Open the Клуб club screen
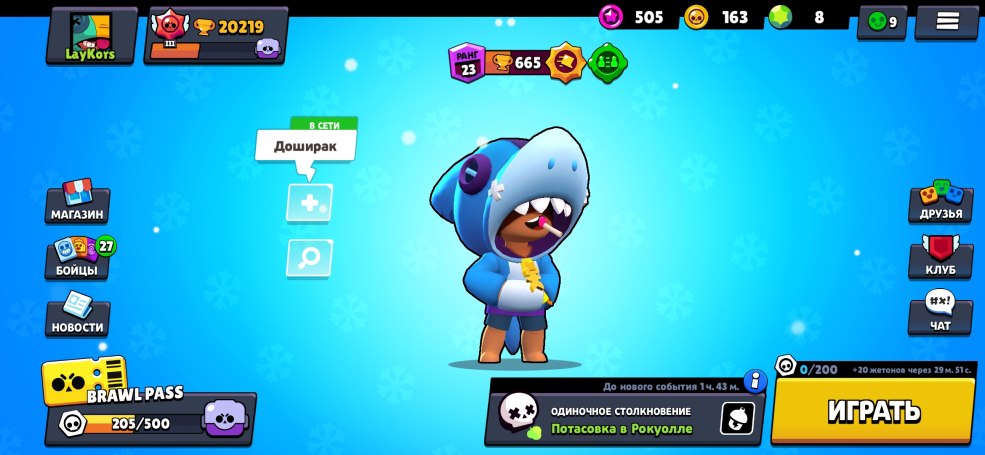 click(x=940, y=257)
